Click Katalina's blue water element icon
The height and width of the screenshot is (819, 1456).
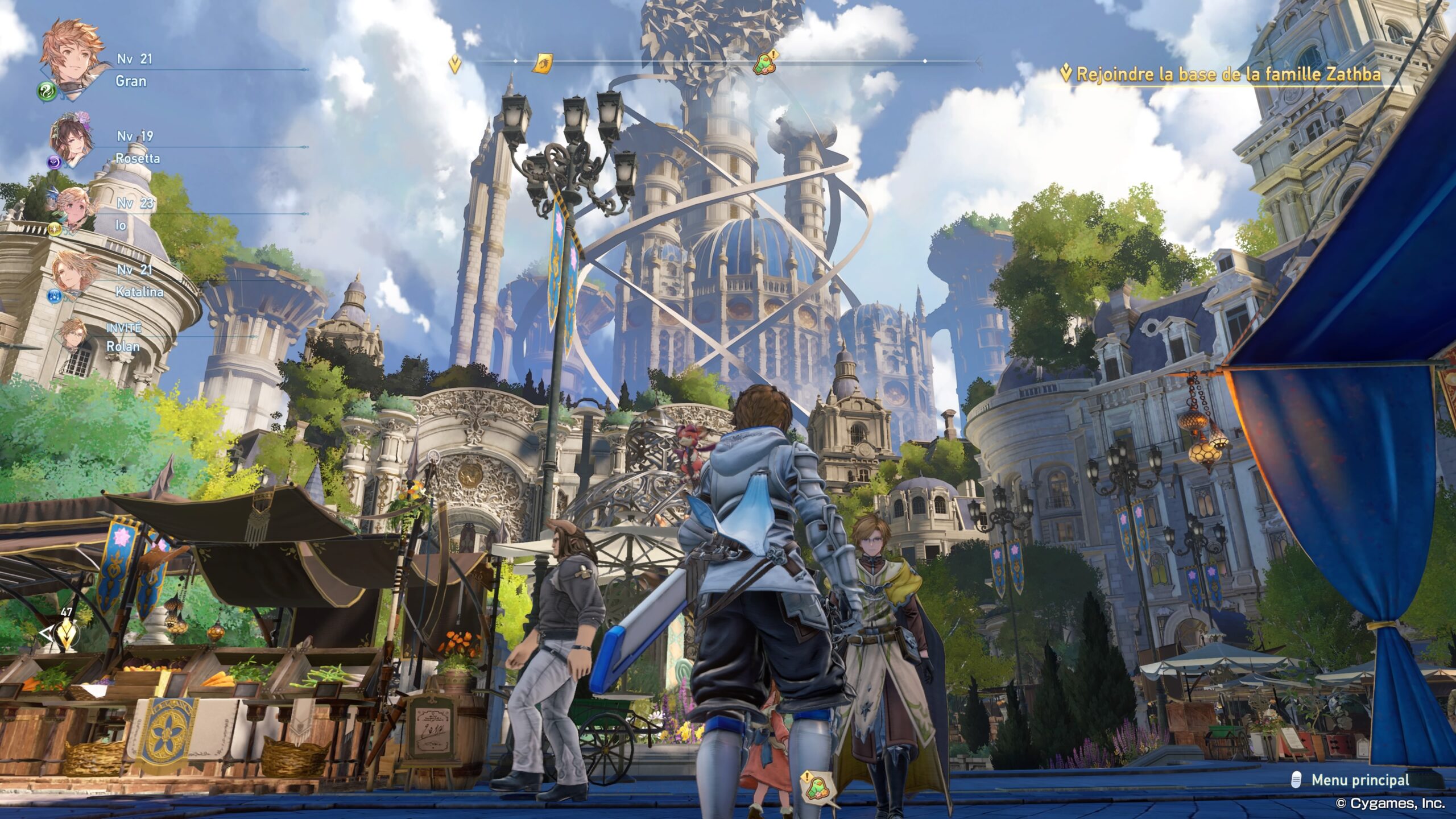pyautogui.click(x=53, y=296)
